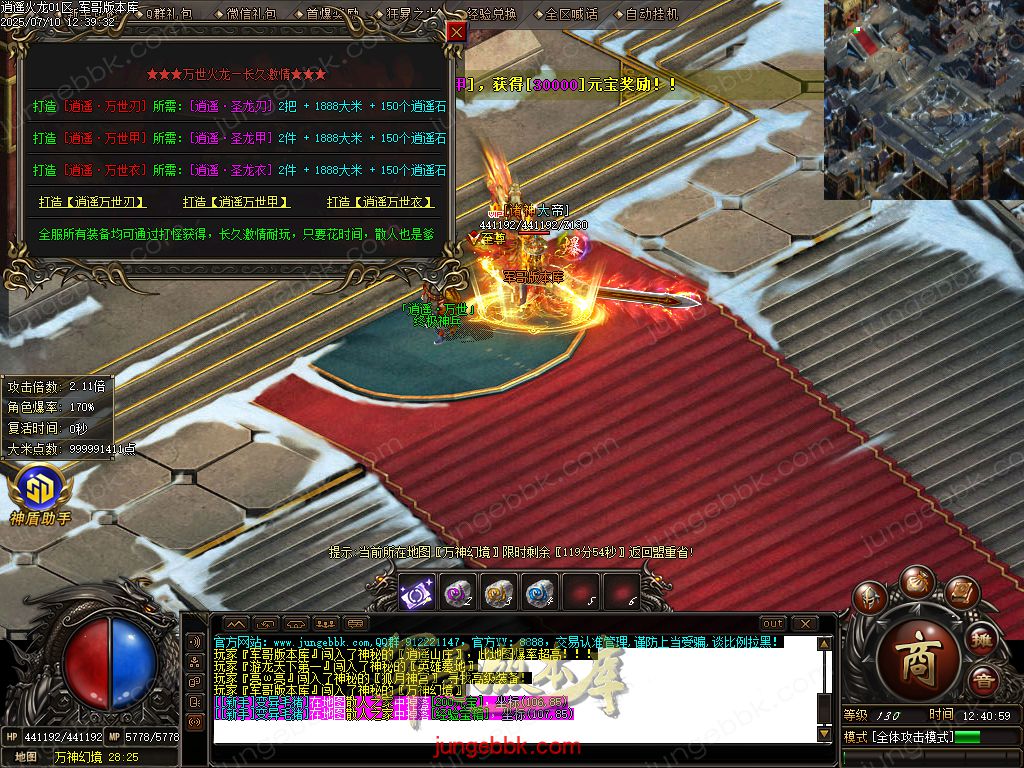Image resolution: width=1024 pixels, height=768 pixels.
Task: Open the shop with the big 商 button
Action: [916, 659]
